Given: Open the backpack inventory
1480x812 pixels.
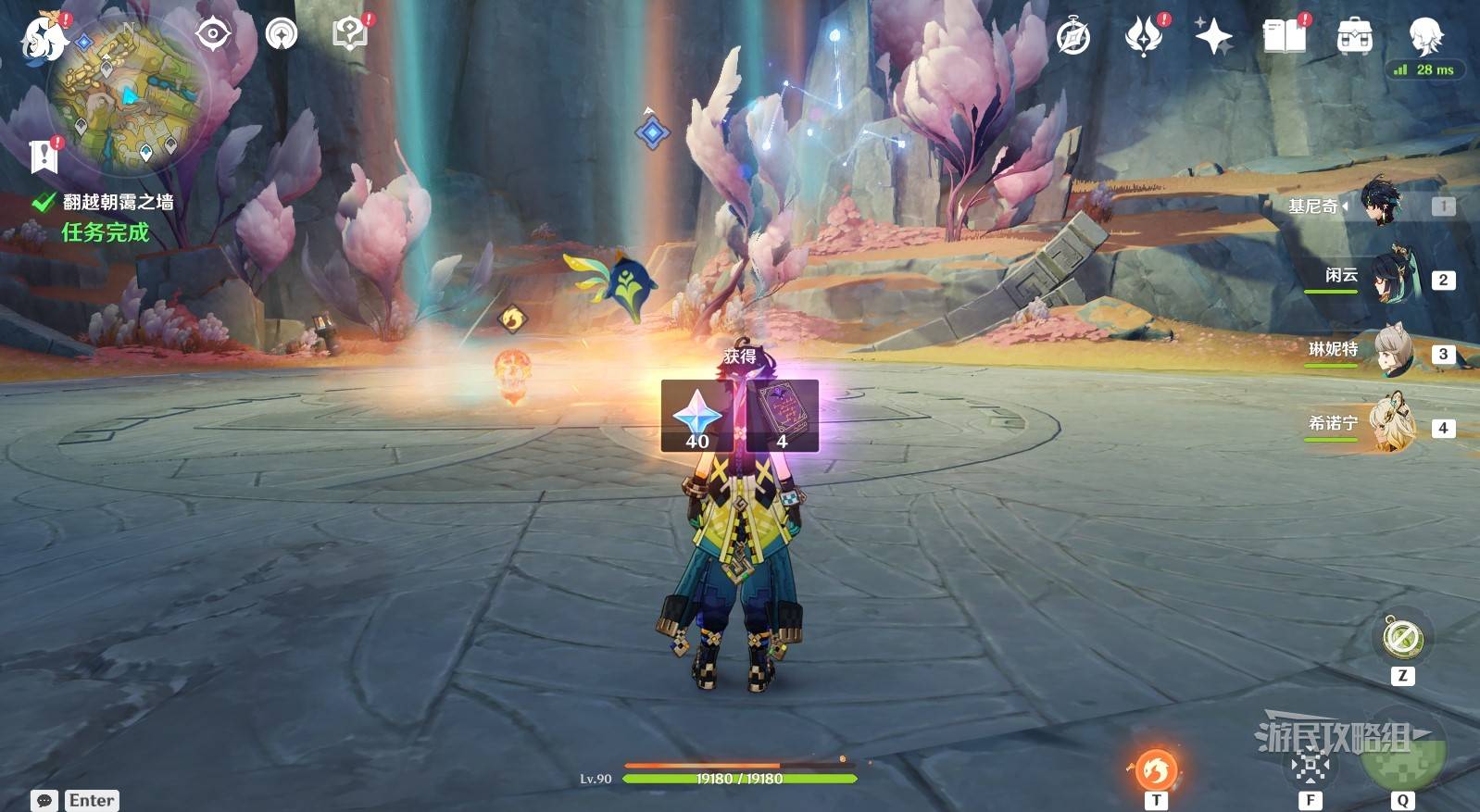Looking at the screenshot, I should click(1354, 38).
